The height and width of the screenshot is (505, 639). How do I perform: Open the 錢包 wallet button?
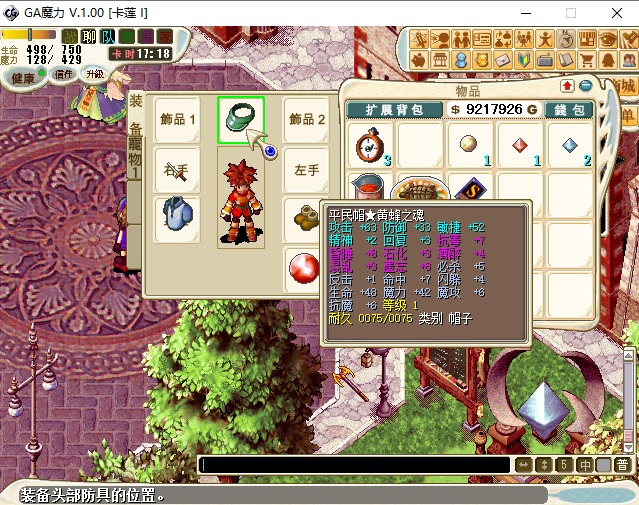tap(571, 109)
